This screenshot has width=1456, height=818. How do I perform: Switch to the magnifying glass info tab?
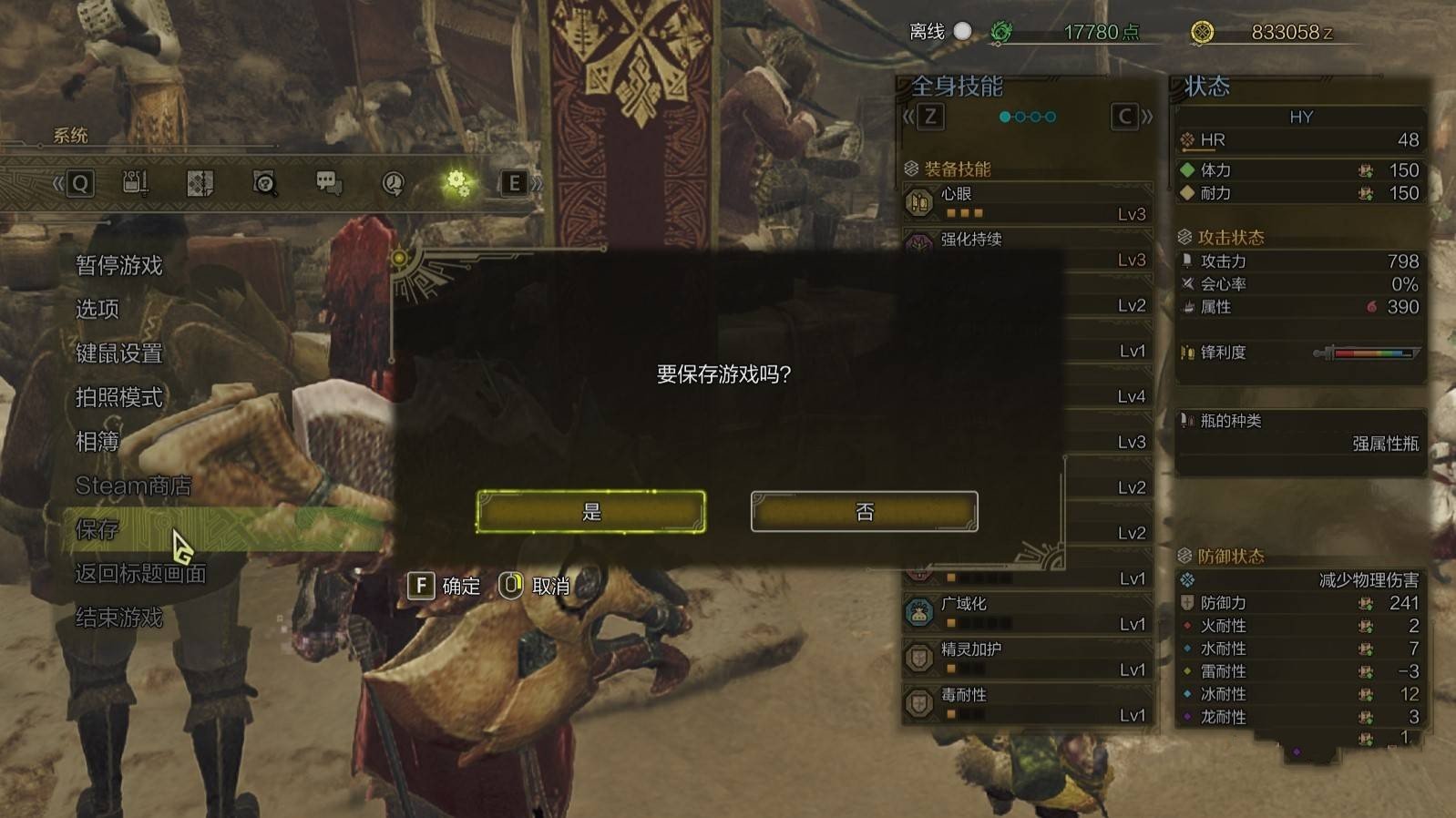tap(264, 183)
